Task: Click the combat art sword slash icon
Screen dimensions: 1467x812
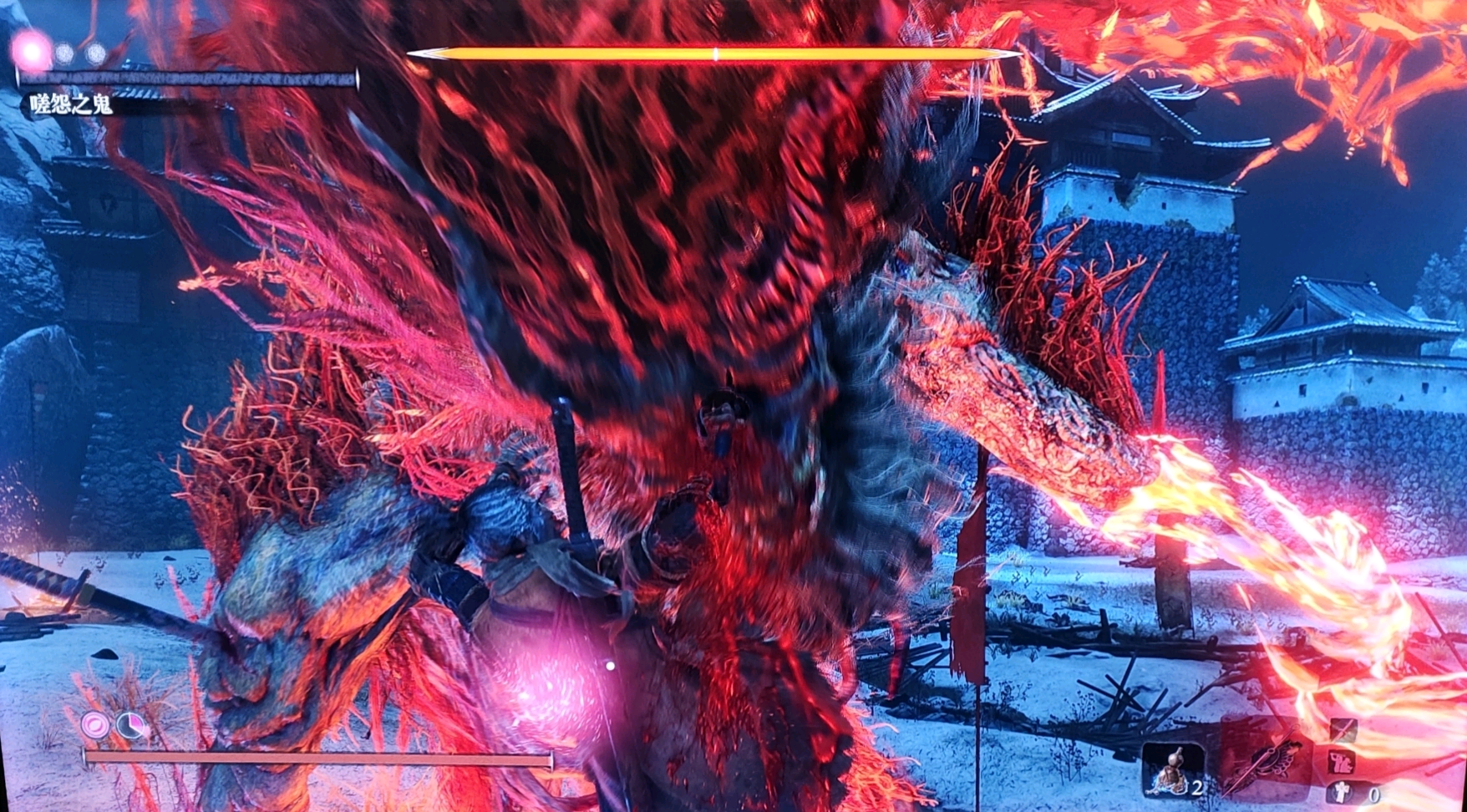Action: click(1343, 730)
